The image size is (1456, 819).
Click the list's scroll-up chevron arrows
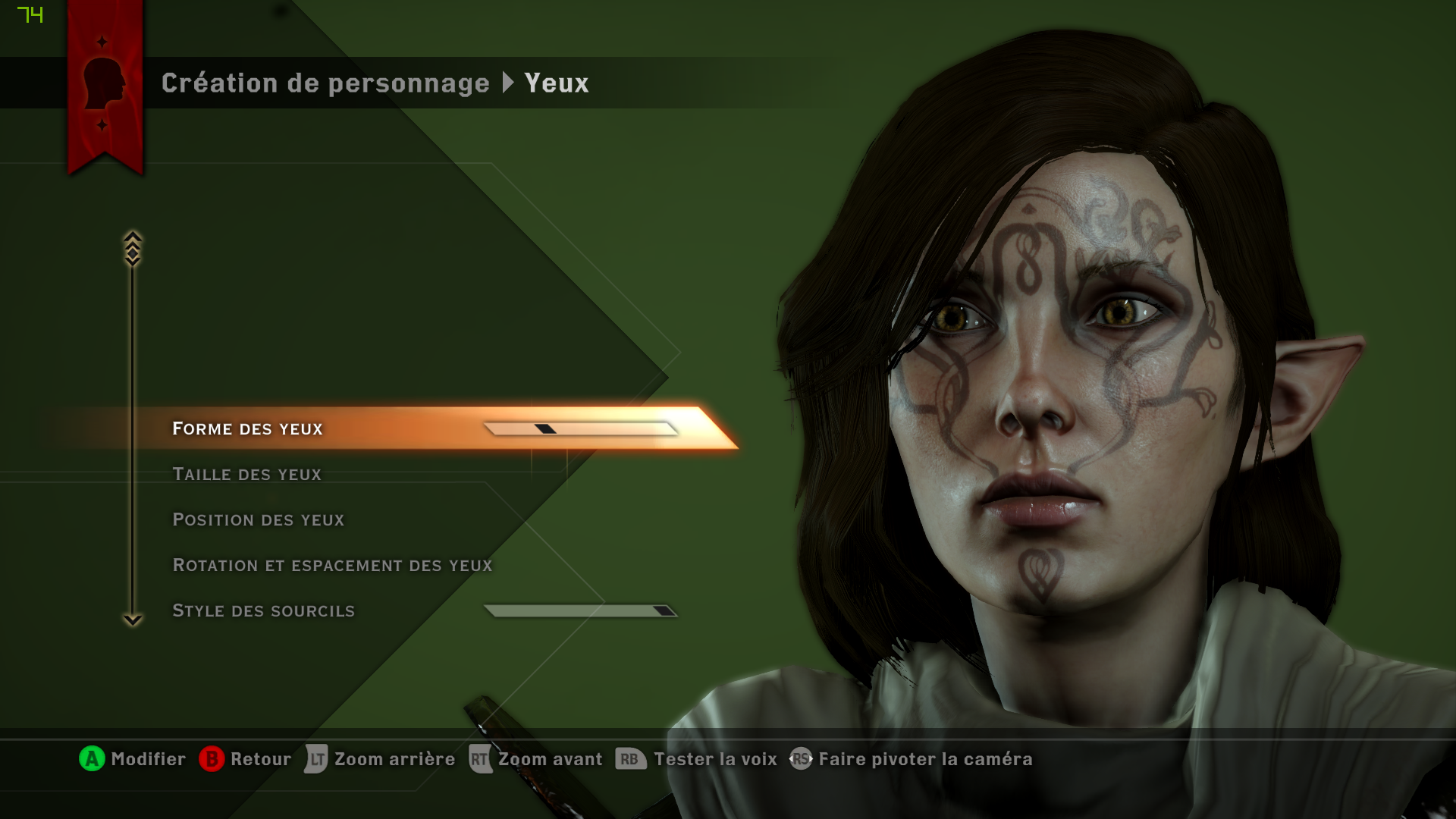[x=133, y=249]
